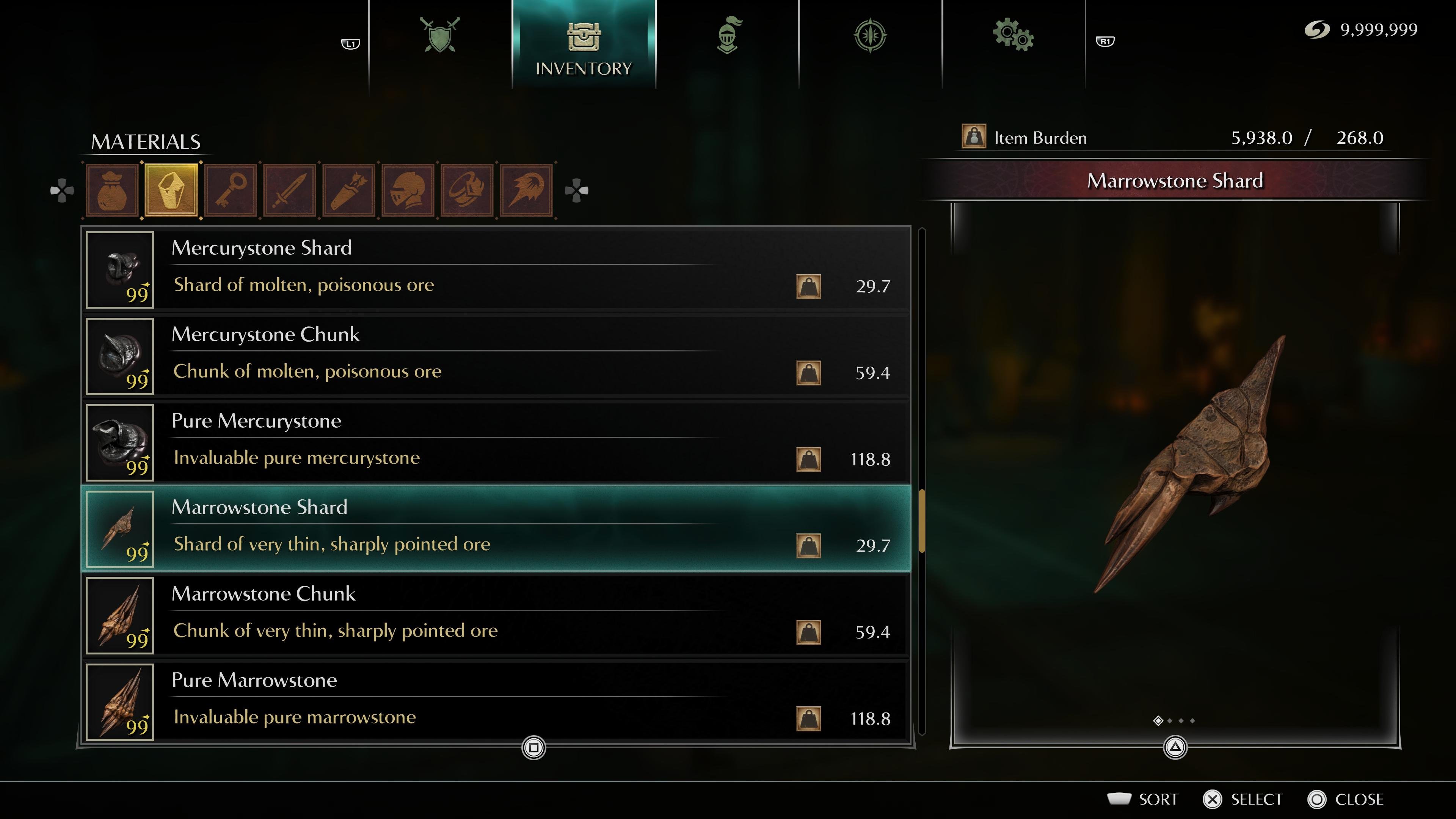The image size is (1456, 819).
Task: Open the compass emblem tab
Action: [x=870, y=36]
